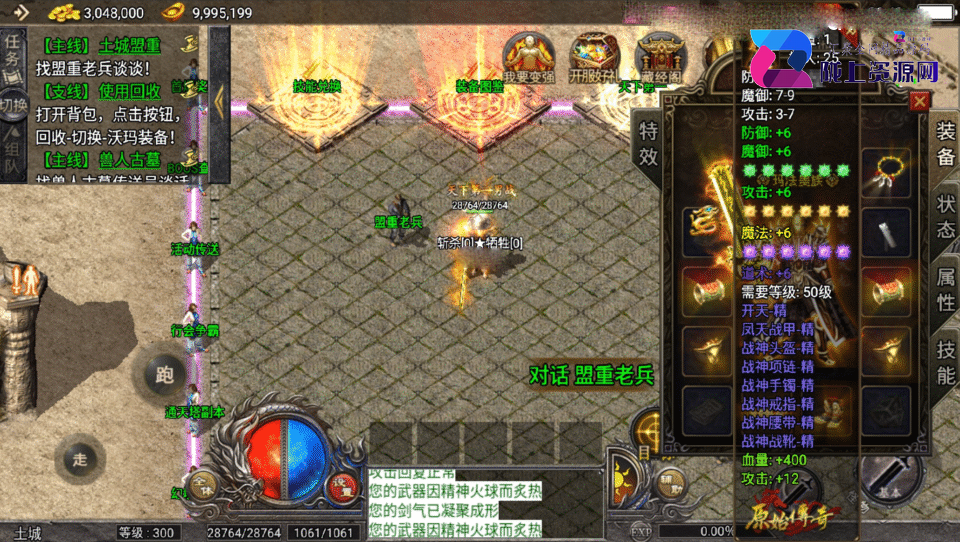
Task: Close the equipment panel with red X
Action: [x=919, y=101]
